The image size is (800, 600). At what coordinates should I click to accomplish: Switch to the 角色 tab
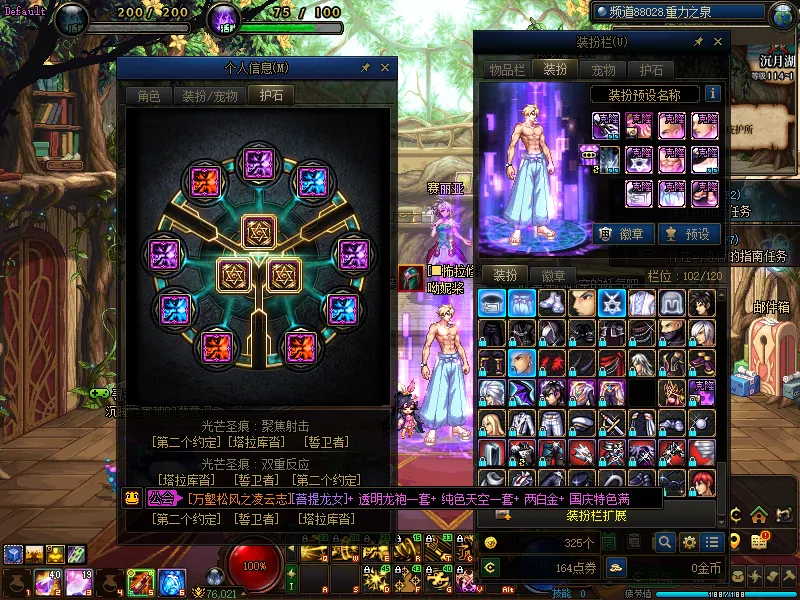(148, 96)
